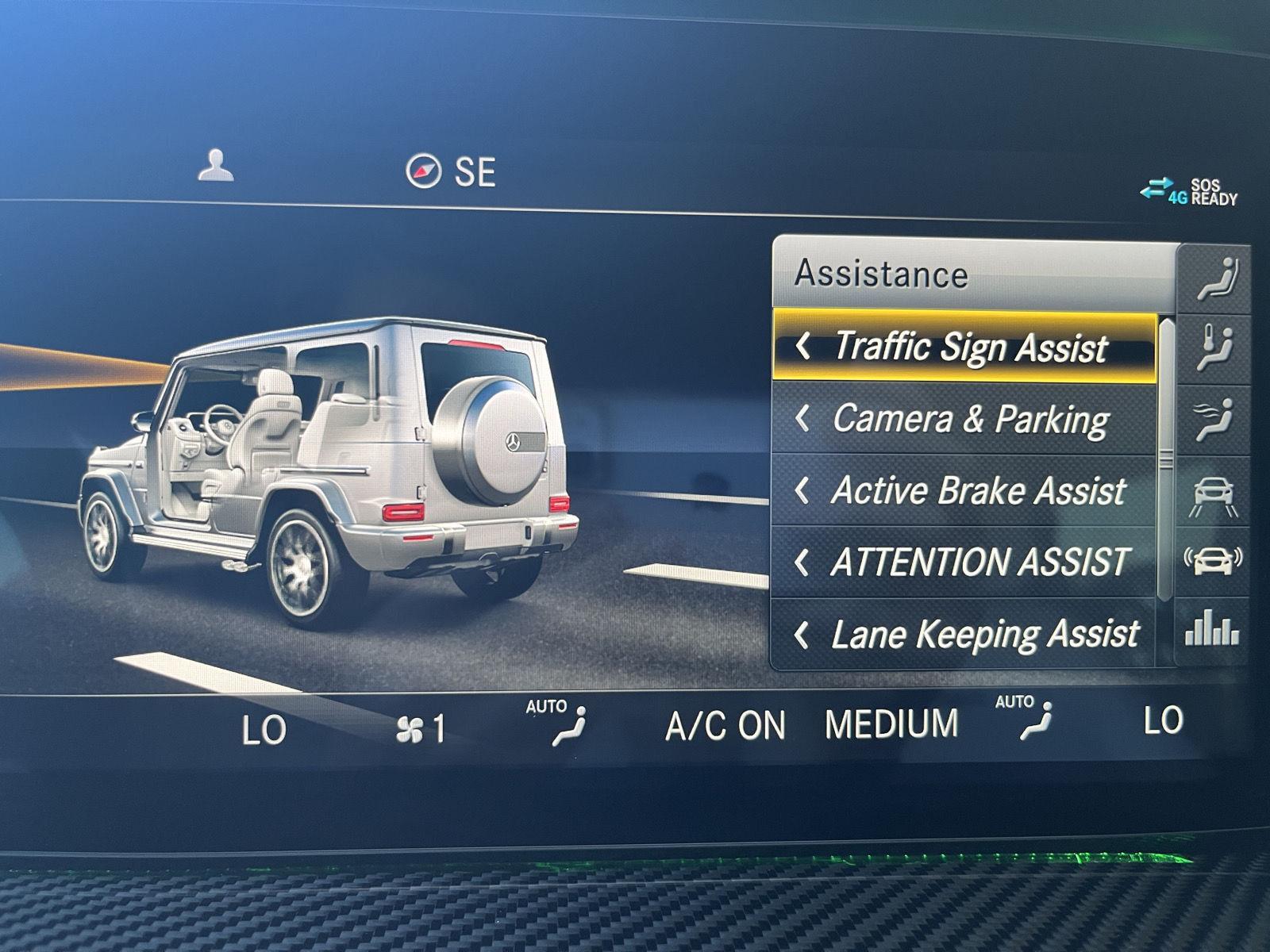This screenshot has height=952, width=1270.
Task: Switch to the seat with thermometer tab
Action: [1217, 347]
